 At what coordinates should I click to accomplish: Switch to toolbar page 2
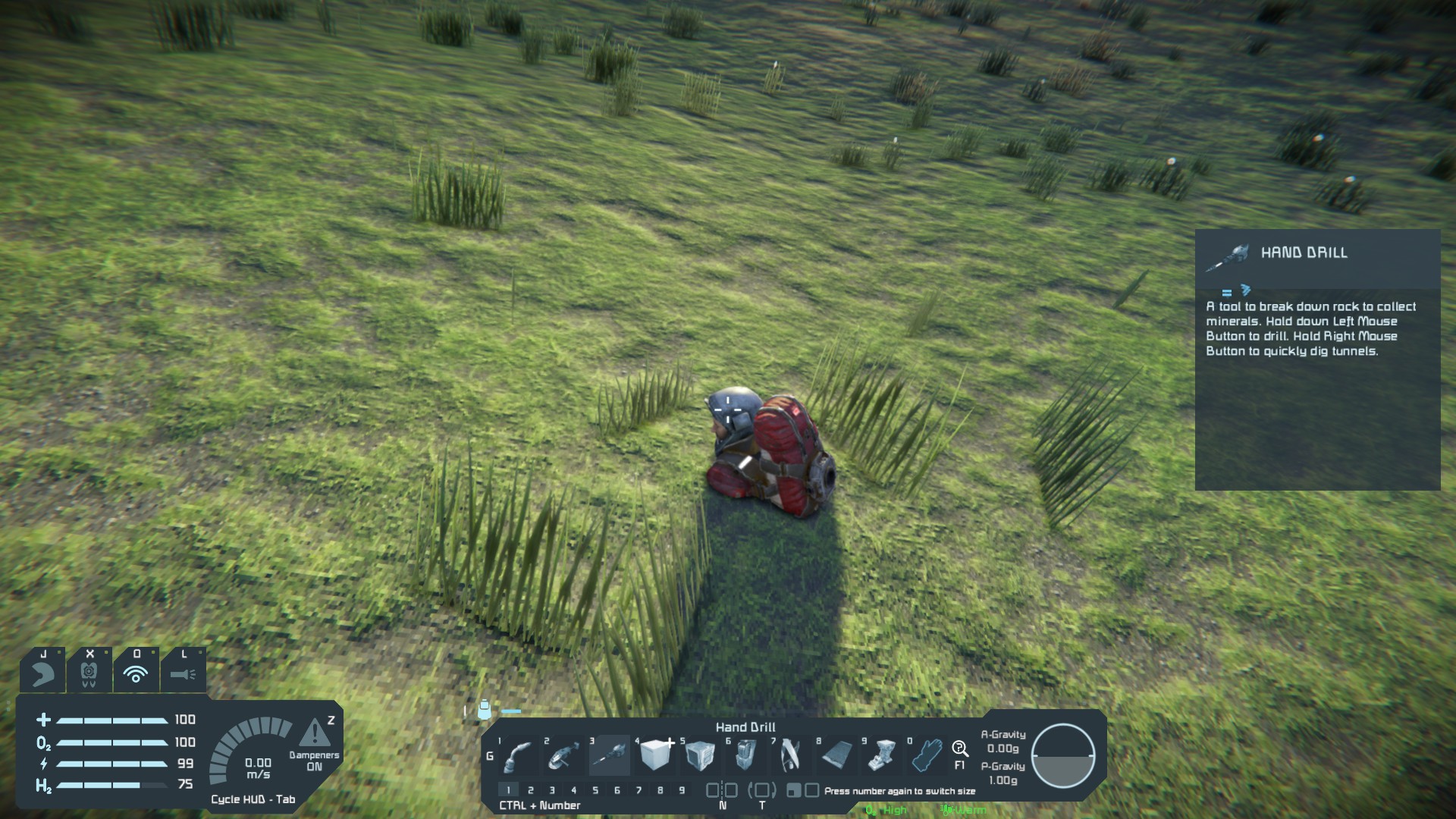[x=531, y=790]
